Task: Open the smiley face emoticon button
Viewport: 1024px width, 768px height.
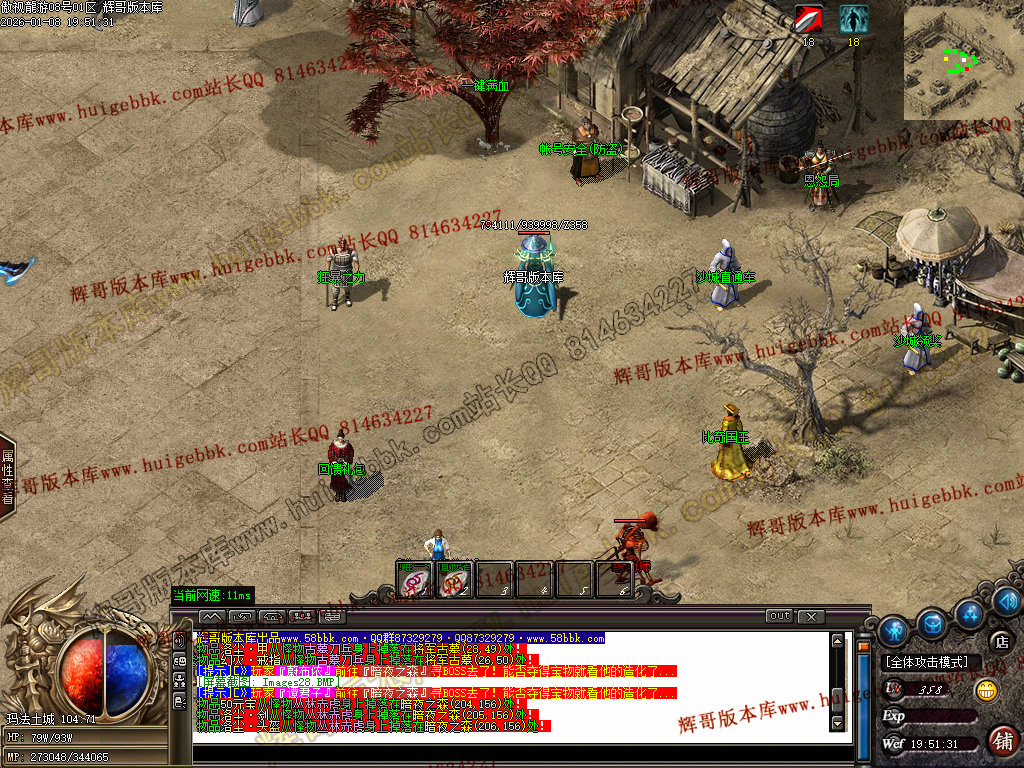Action: pyautogui.click(x=985, y=690)
